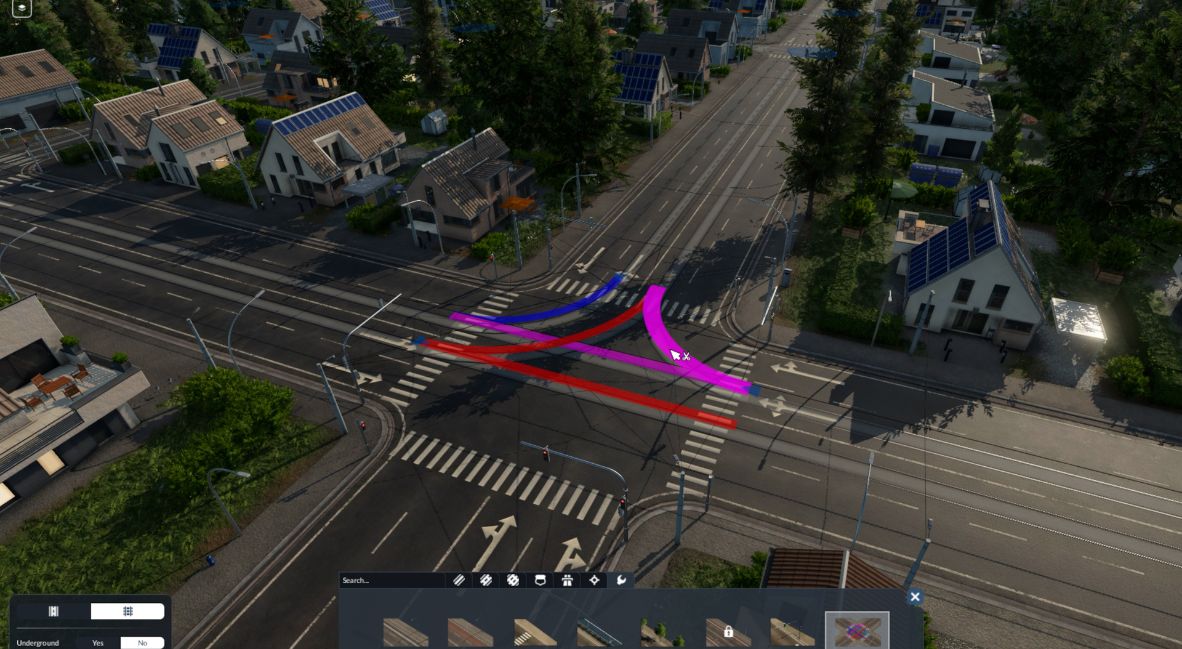Select the highway bridge category tab
Screen dimensions: 1182x649
[x=567, y=580]
